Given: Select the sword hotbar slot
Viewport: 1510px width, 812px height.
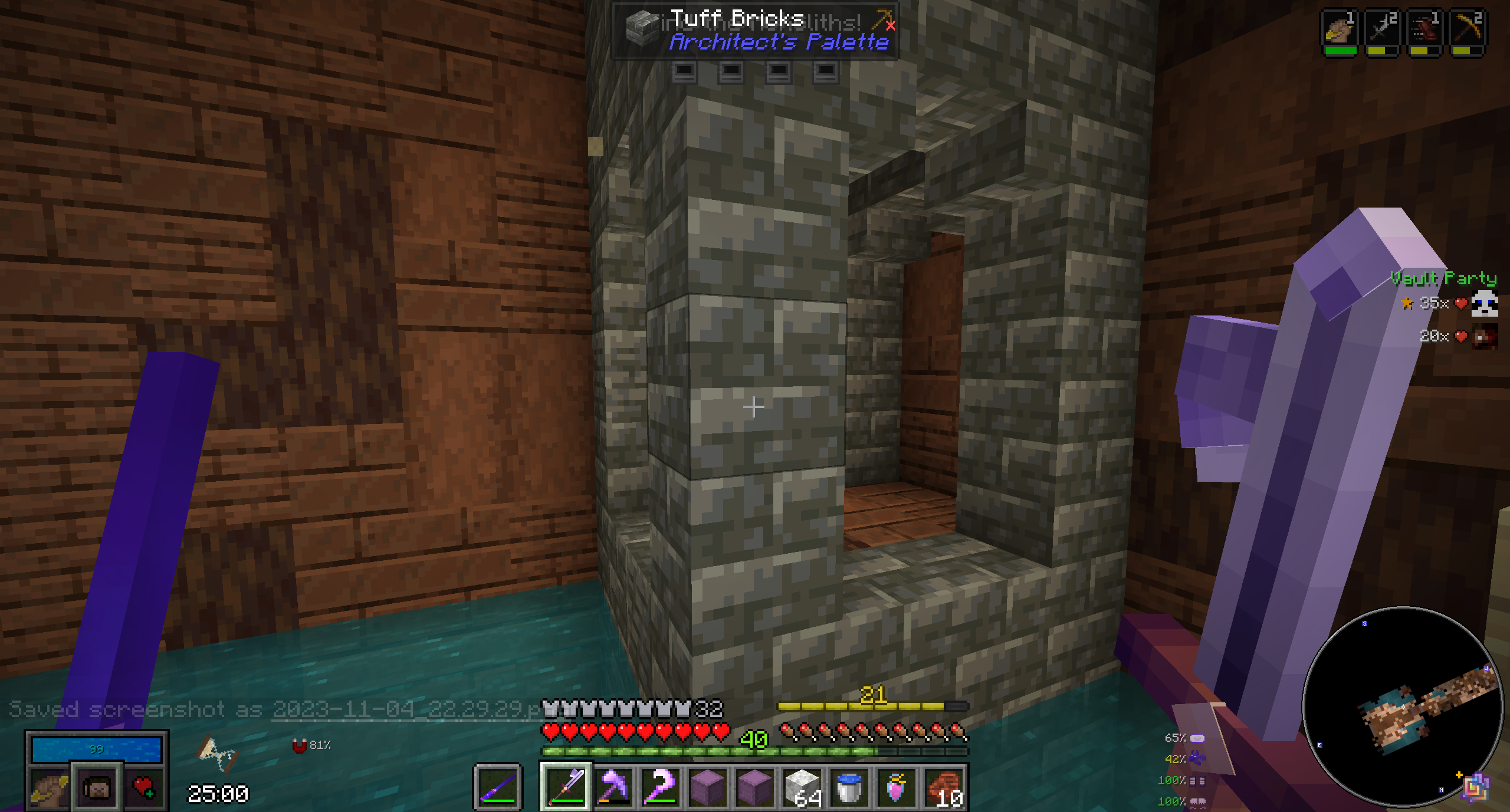Looking at the screenshot, I should 566,786.
